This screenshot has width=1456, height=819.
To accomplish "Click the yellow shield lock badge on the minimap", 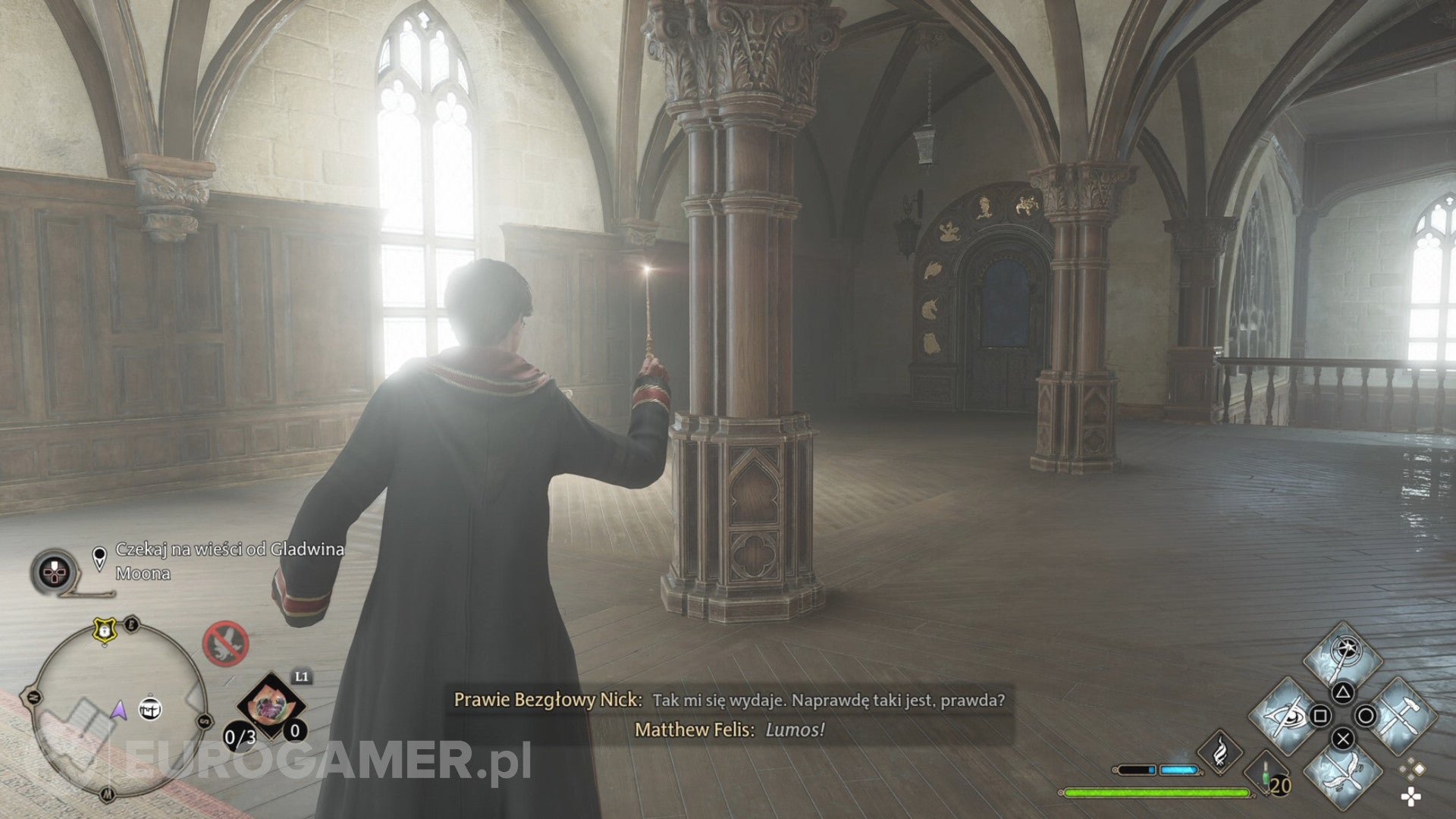I will click(105, 631).
